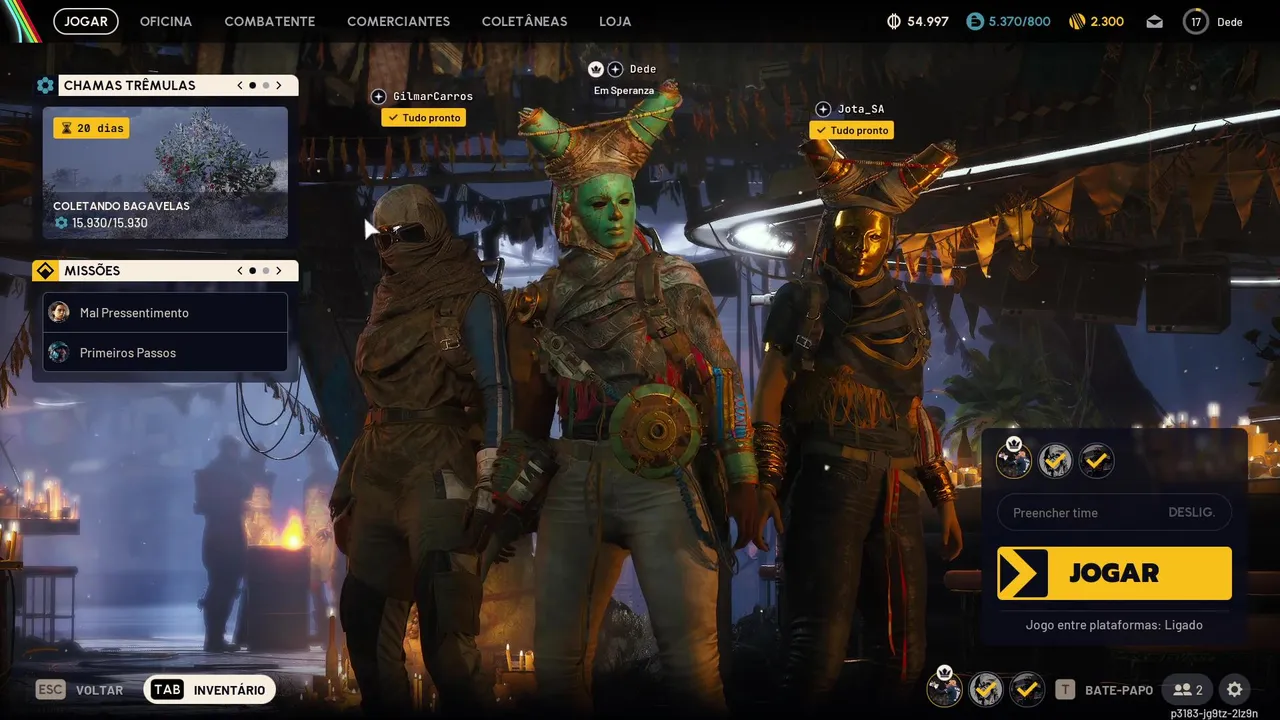
Task: Show the next Missões page arrow
Action: click(279, 271)
